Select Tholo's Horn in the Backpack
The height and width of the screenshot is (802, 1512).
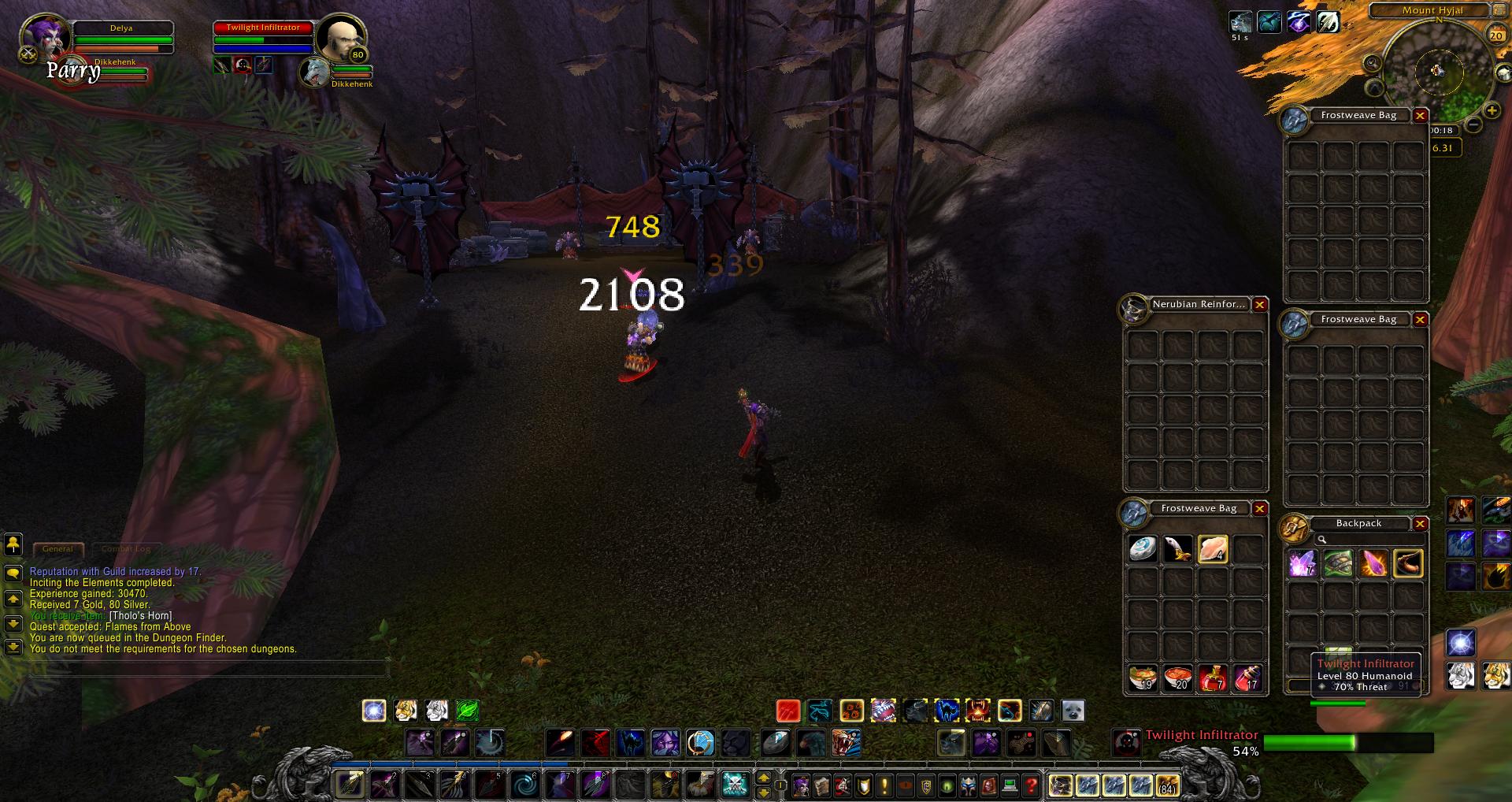[x=1408, y=564]
